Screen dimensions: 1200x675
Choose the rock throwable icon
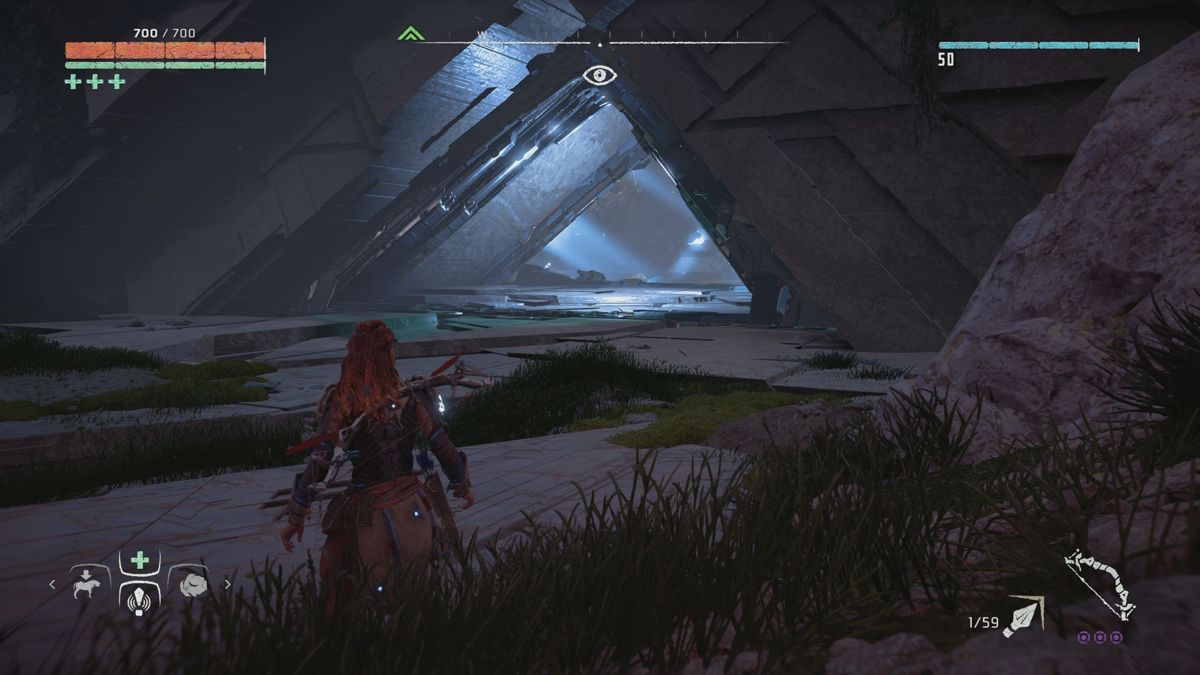(192, 584)
